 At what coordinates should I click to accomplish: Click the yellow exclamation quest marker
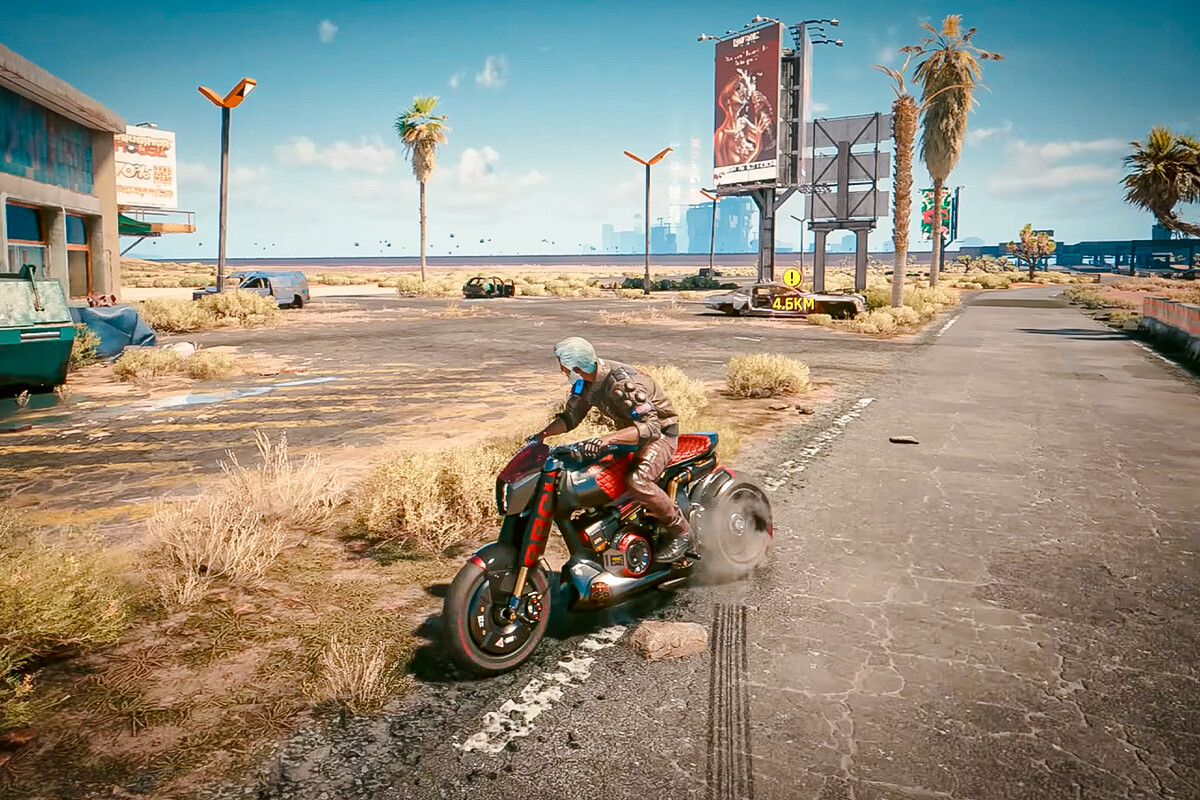[x=792, y=277]
